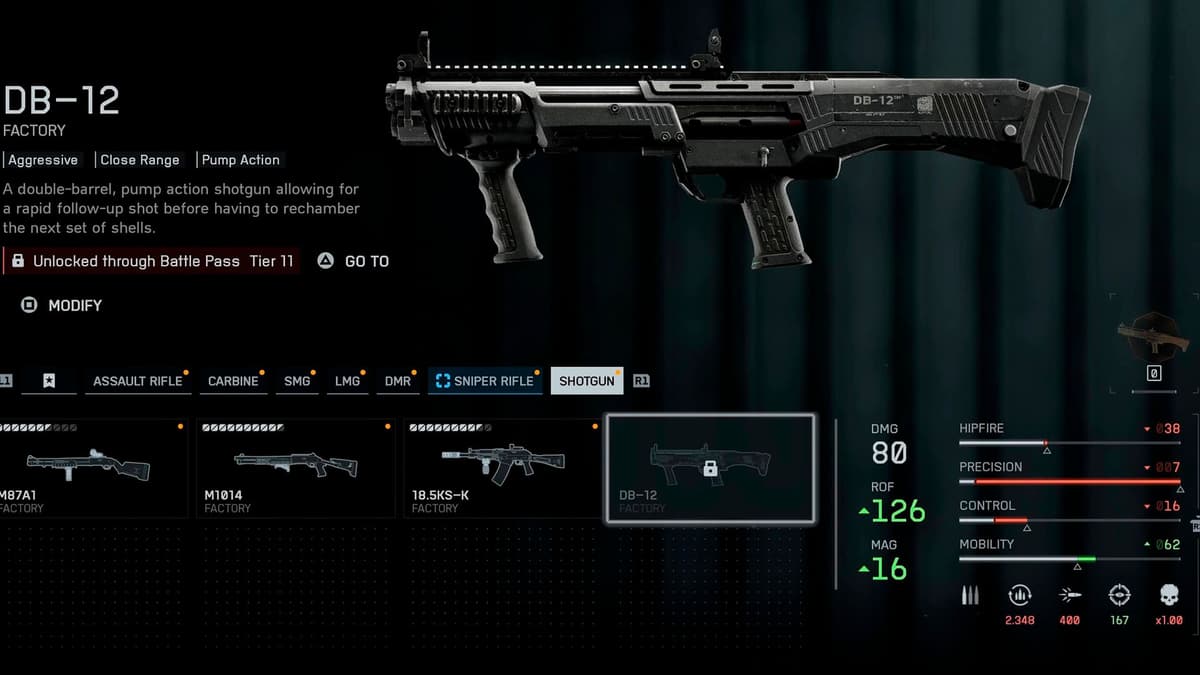Open the weapon preview thumbnail on the right
The width and height of the screenshot is (1200, 675).
1152,338
